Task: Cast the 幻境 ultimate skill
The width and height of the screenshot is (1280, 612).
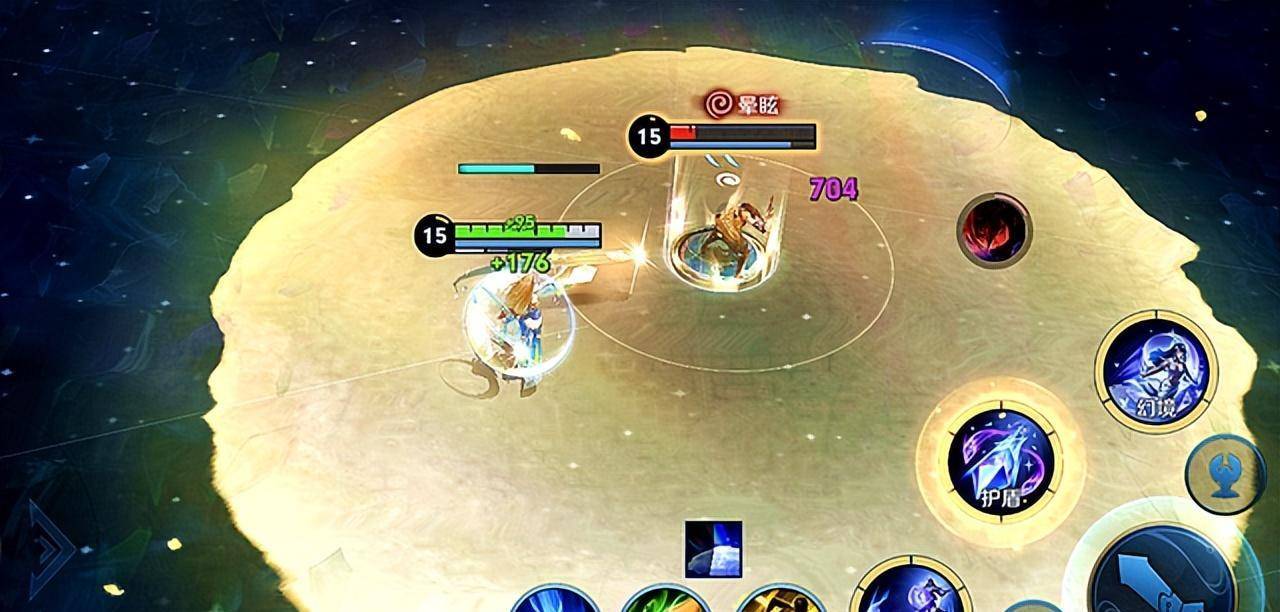Action: (1156, 371)
